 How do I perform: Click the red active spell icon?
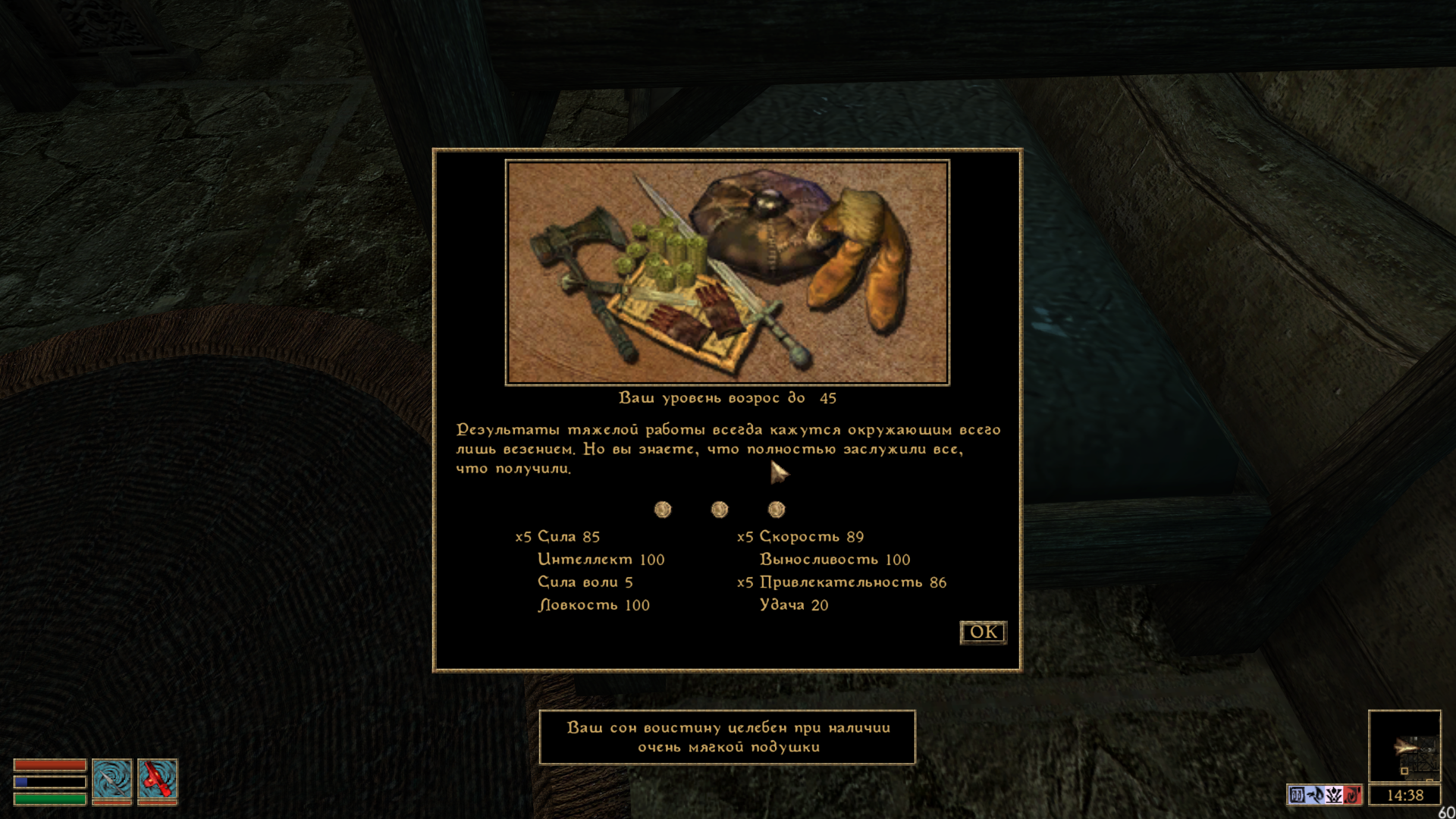[x=158, y=780]
